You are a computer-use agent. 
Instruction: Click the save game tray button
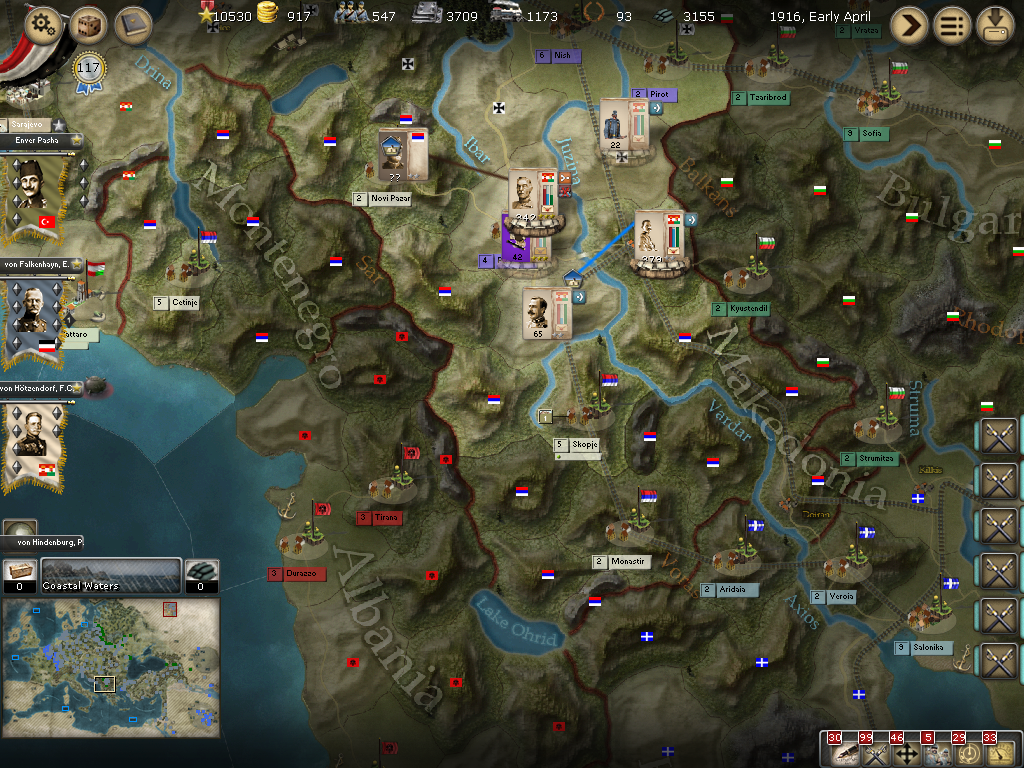coord(995,25)
